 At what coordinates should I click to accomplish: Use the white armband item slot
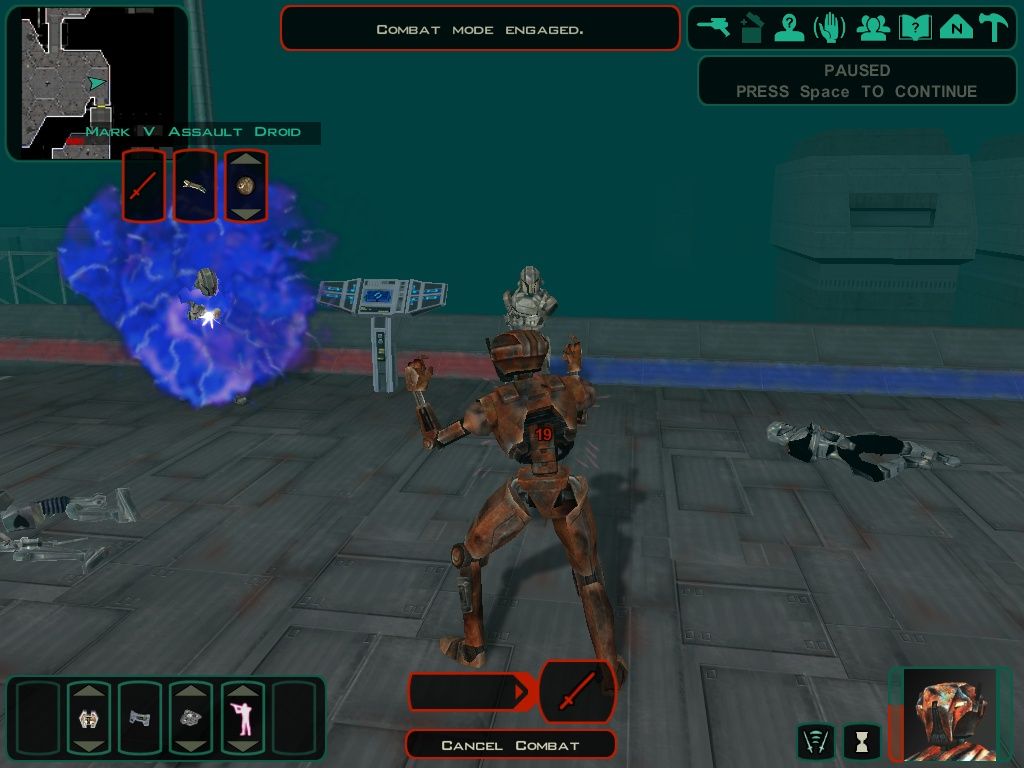(89, 718)
